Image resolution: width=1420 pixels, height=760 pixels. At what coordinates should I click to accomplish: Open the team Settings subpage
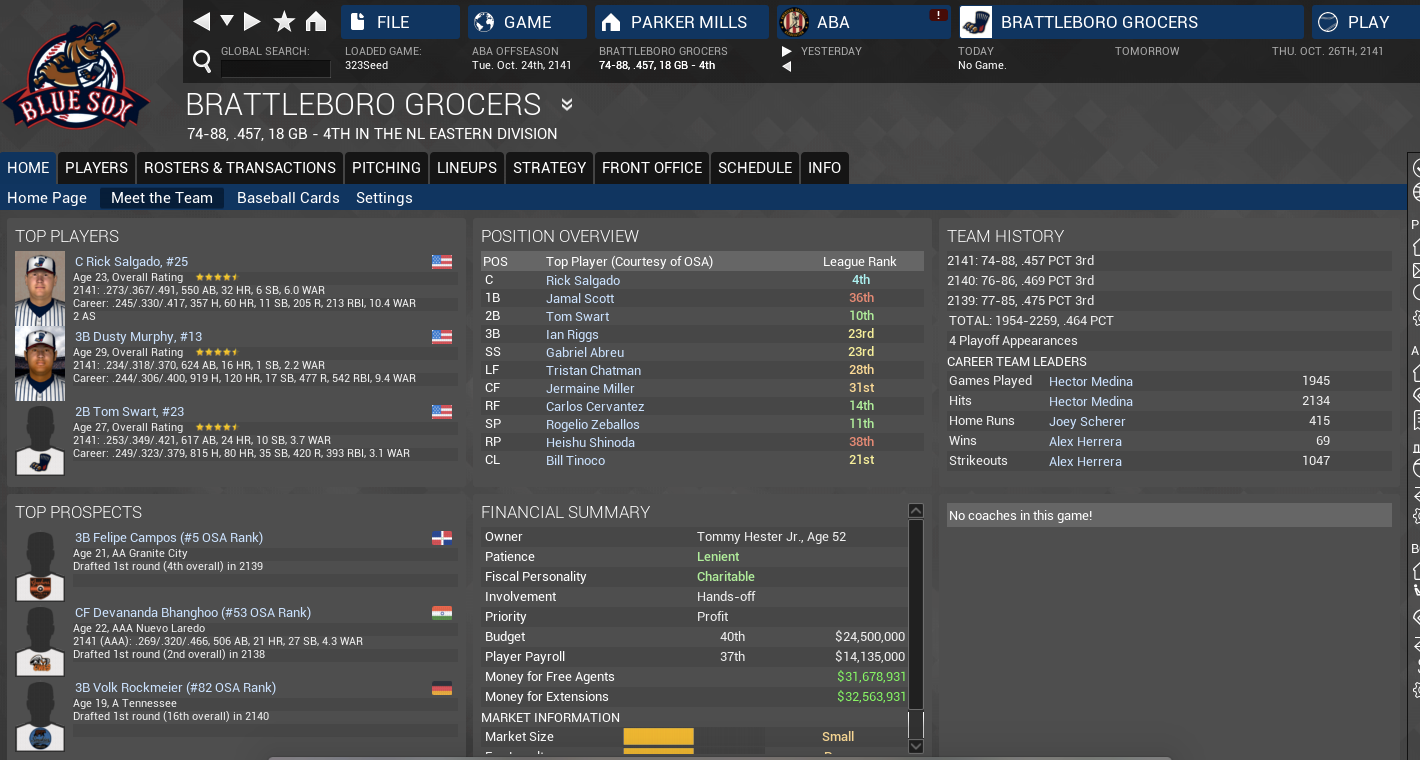(x=384, y=198)
